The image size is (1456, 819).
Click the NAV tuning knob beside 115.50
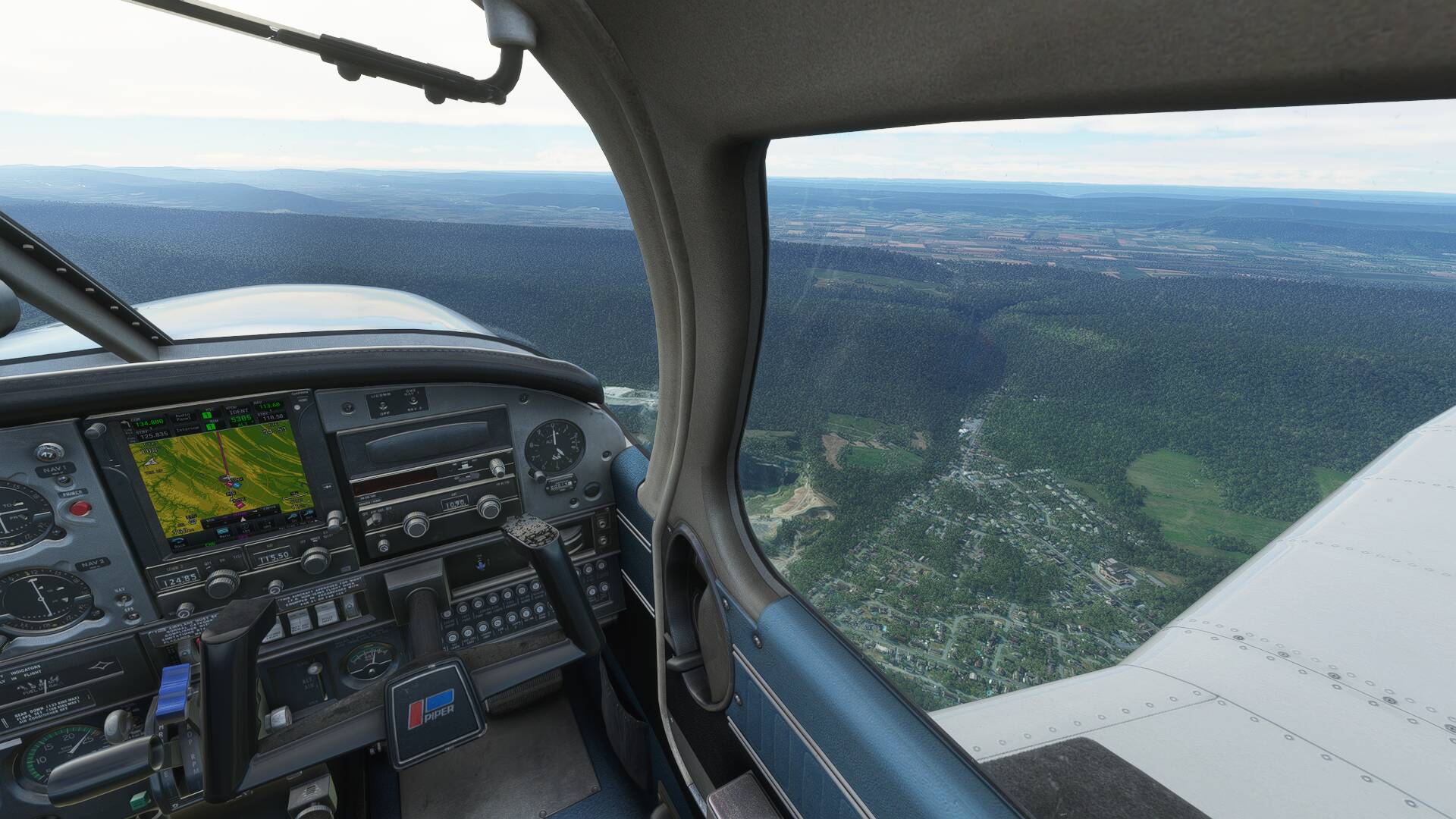pyautogui.click(x=315, y=560)
